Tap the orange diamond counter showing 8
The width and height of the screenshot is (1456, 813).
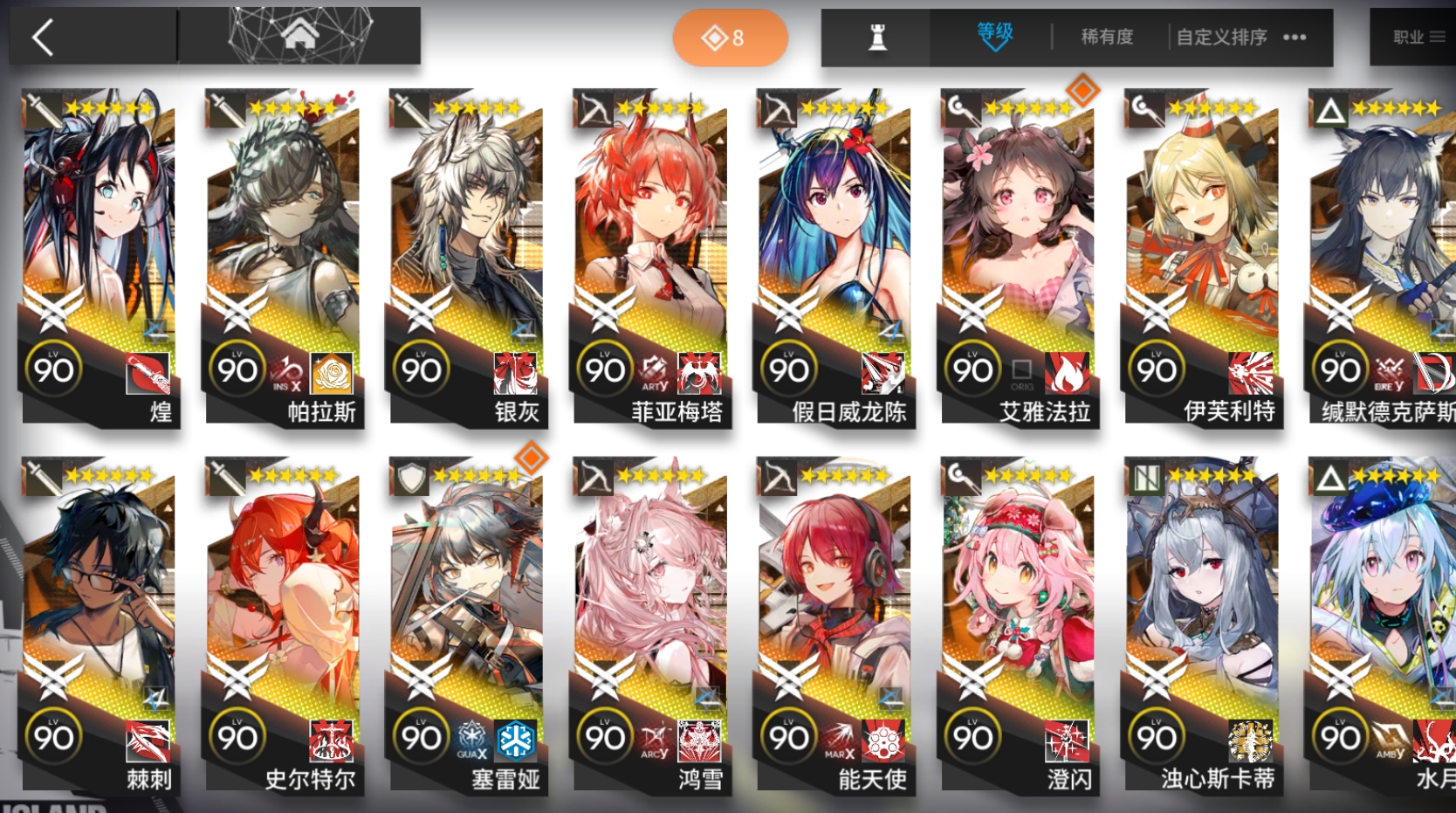point(730,38)
